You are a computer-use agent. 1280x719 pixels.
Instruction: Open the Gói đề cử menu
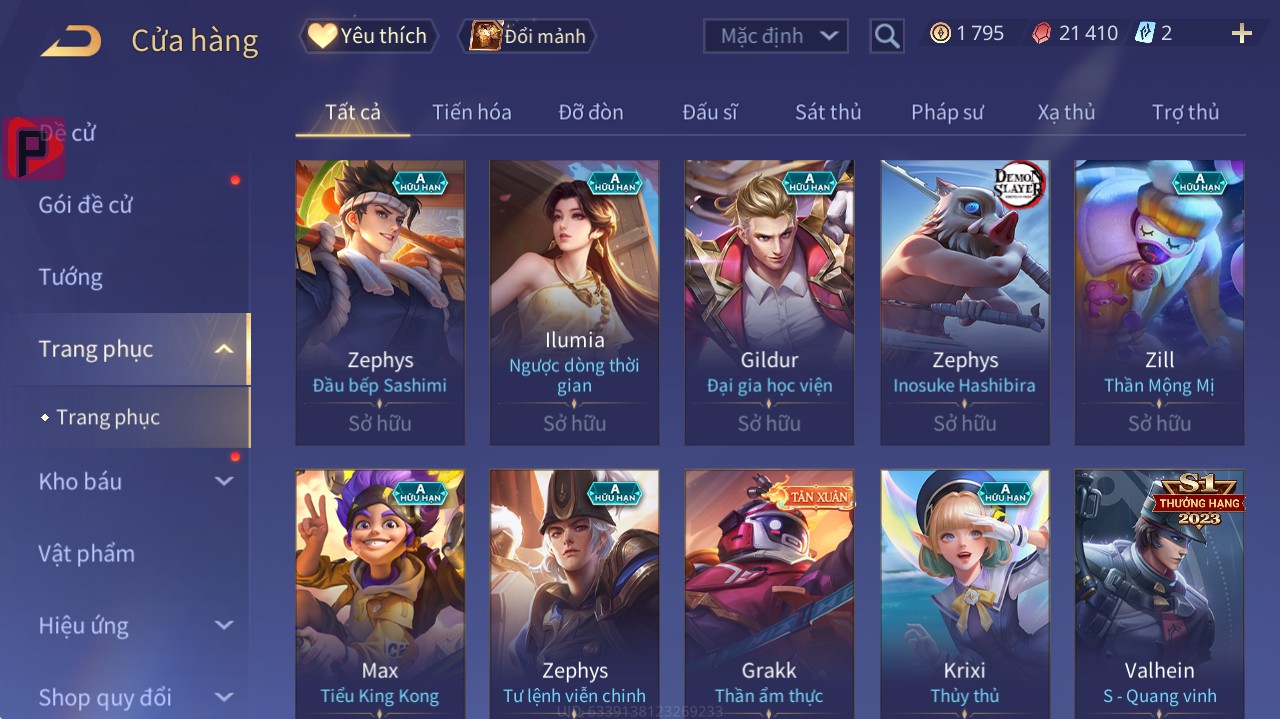click(86, 205)
